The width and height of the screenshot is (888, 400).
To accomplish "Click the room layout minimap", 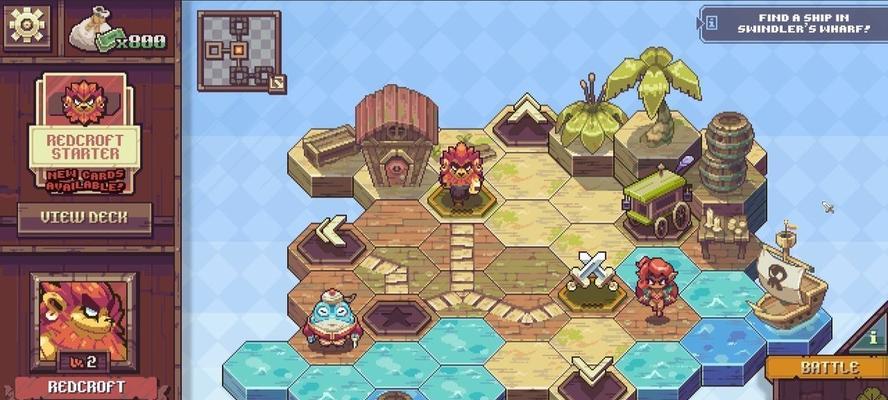I will (238, 50).
